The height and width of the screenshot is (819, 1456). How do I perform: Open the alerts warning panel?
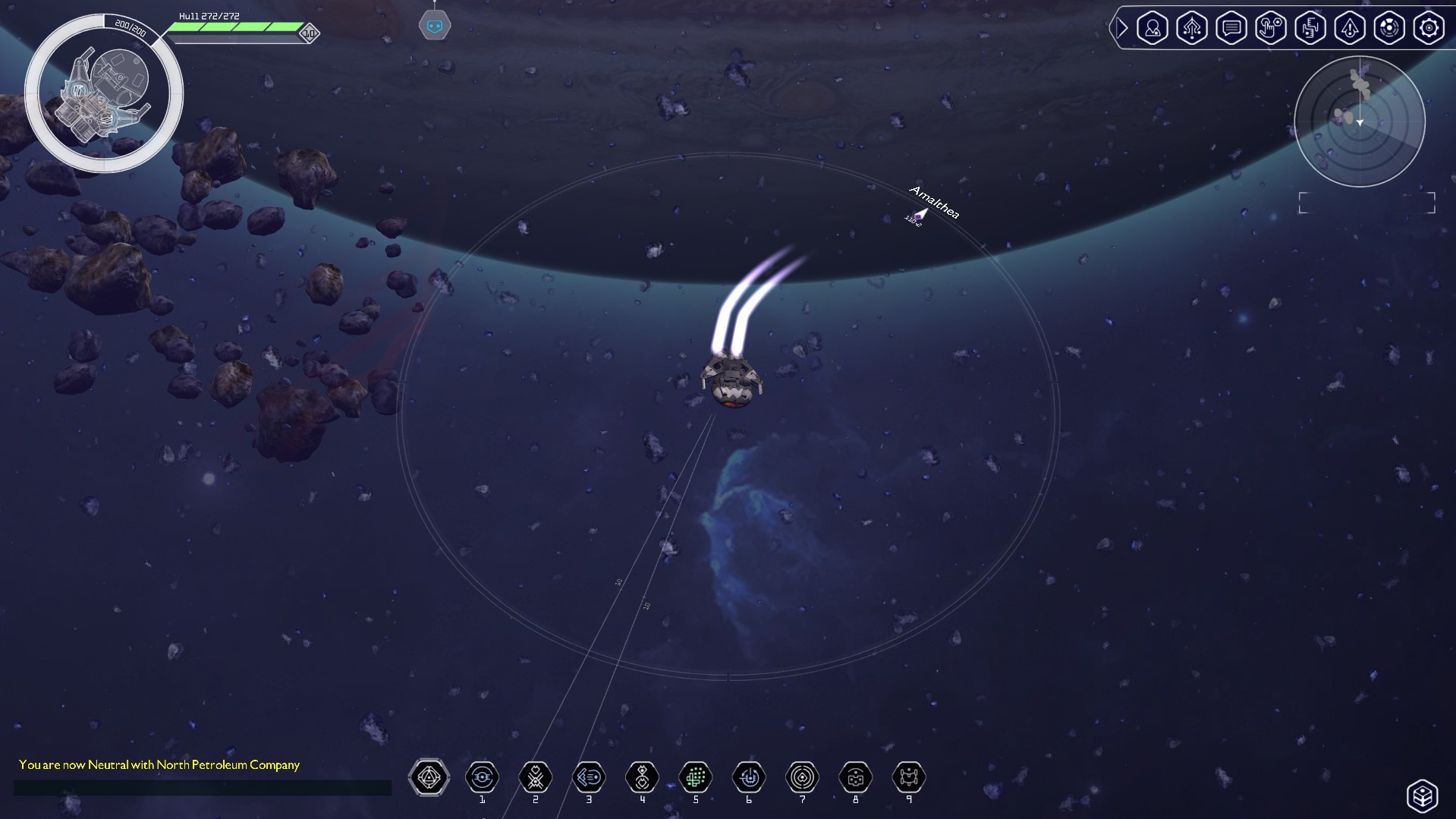coord(1350,28)
